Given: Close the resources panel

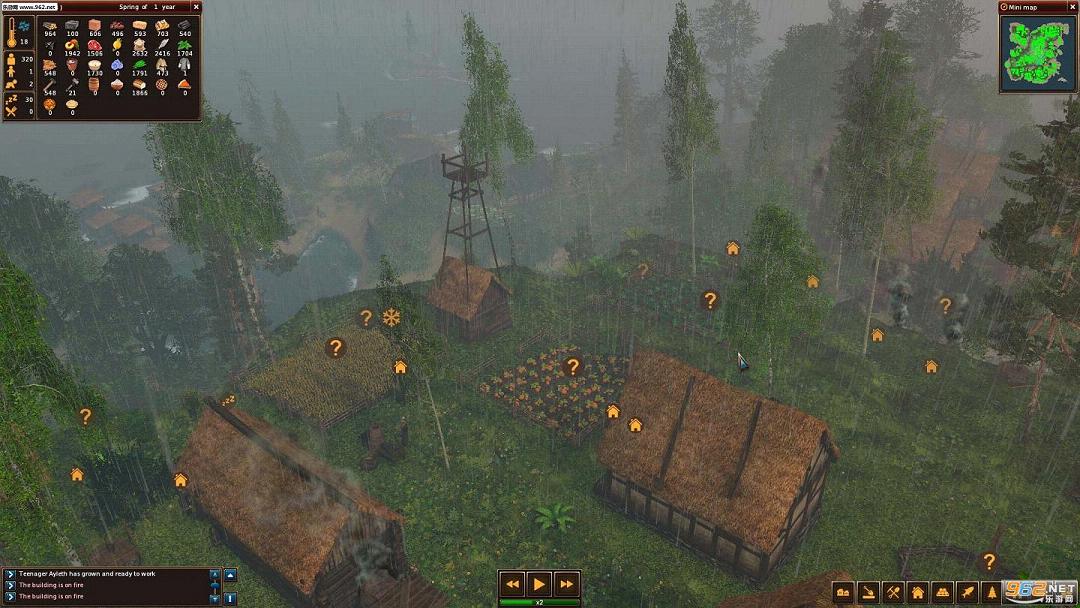Looking at the screenshot, I should coord(195,7).
